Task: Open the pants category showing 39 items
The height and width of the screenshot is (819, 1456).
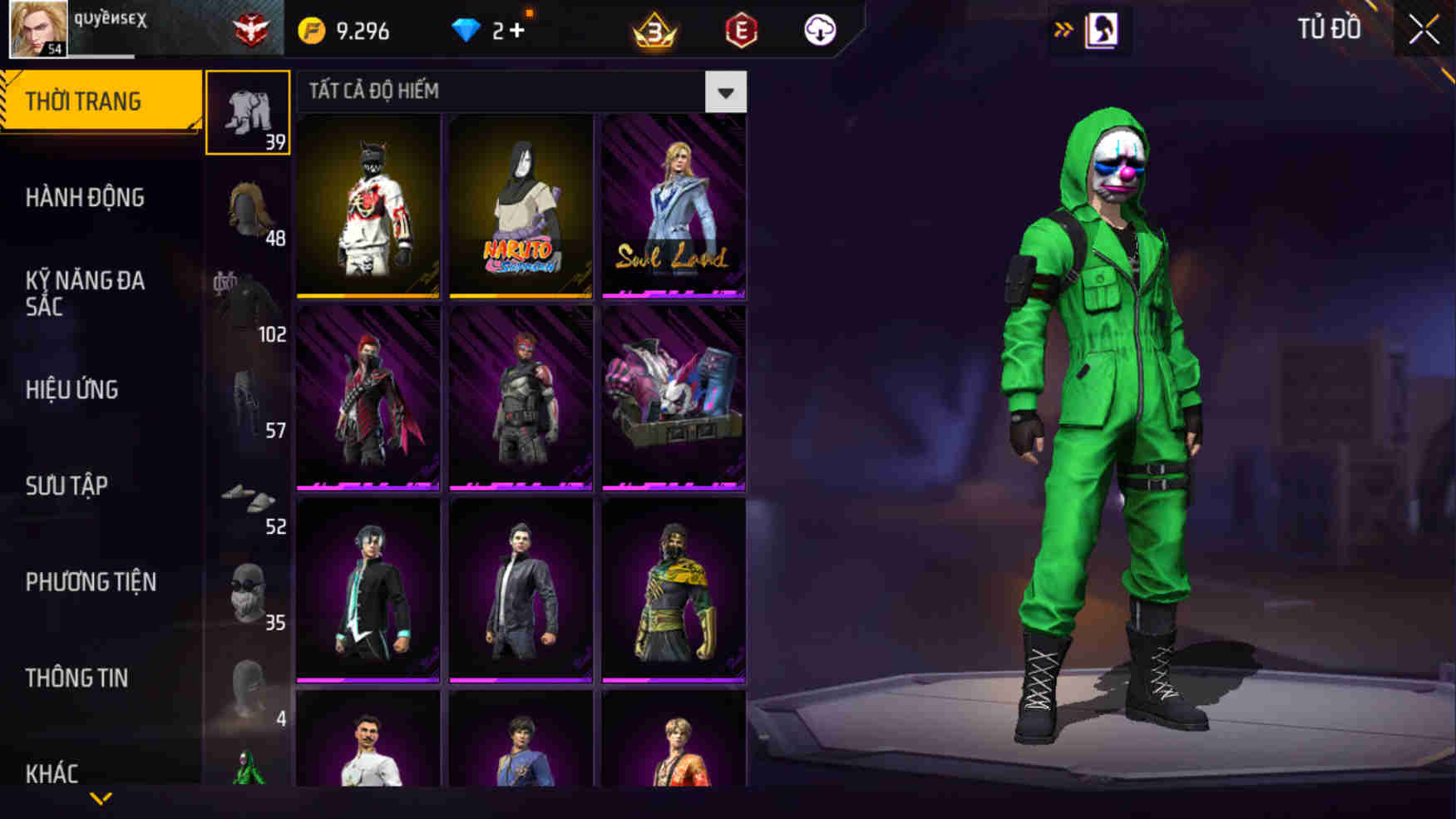Action: (248, 112)
